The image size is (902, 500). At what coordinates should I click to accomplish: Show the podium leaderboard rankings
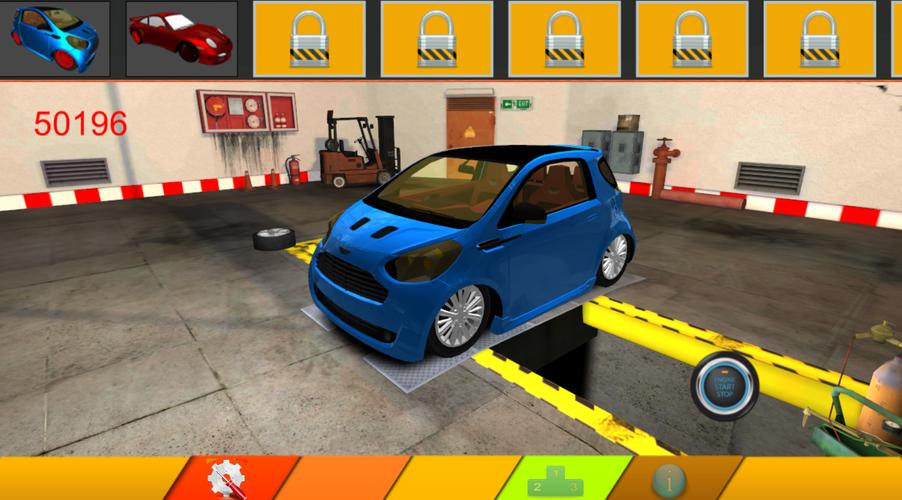[558, 480]
